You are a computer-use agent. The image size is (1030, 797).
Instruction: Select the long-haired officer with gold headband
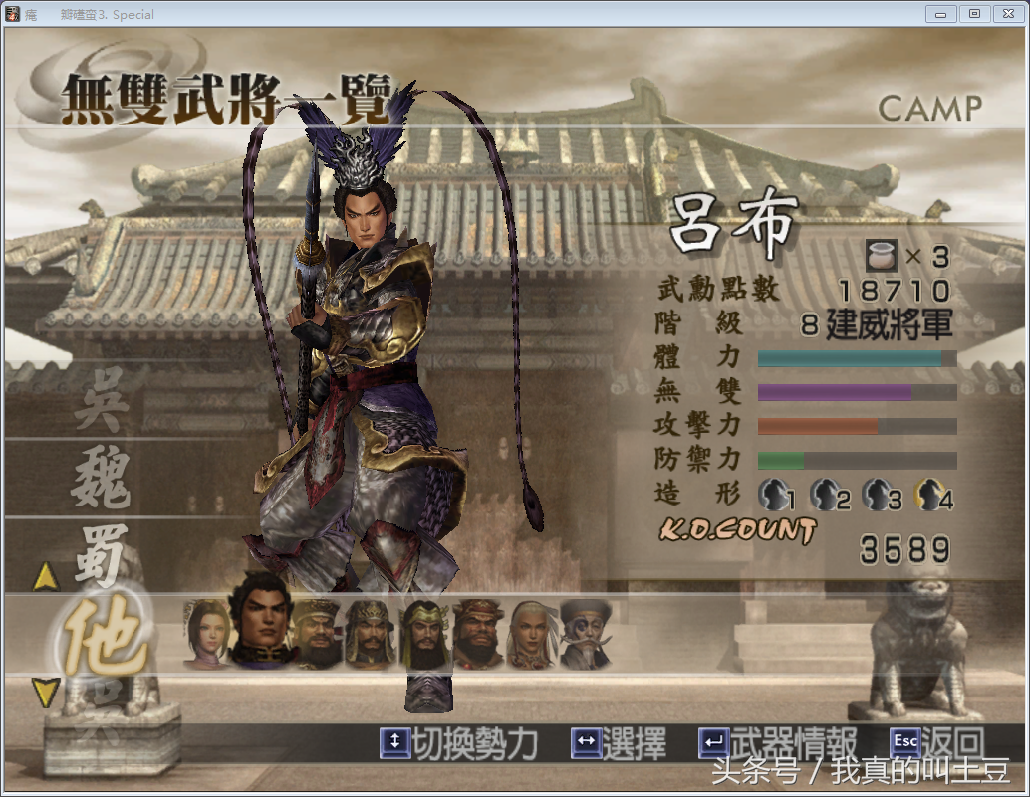tap(423, 634)
